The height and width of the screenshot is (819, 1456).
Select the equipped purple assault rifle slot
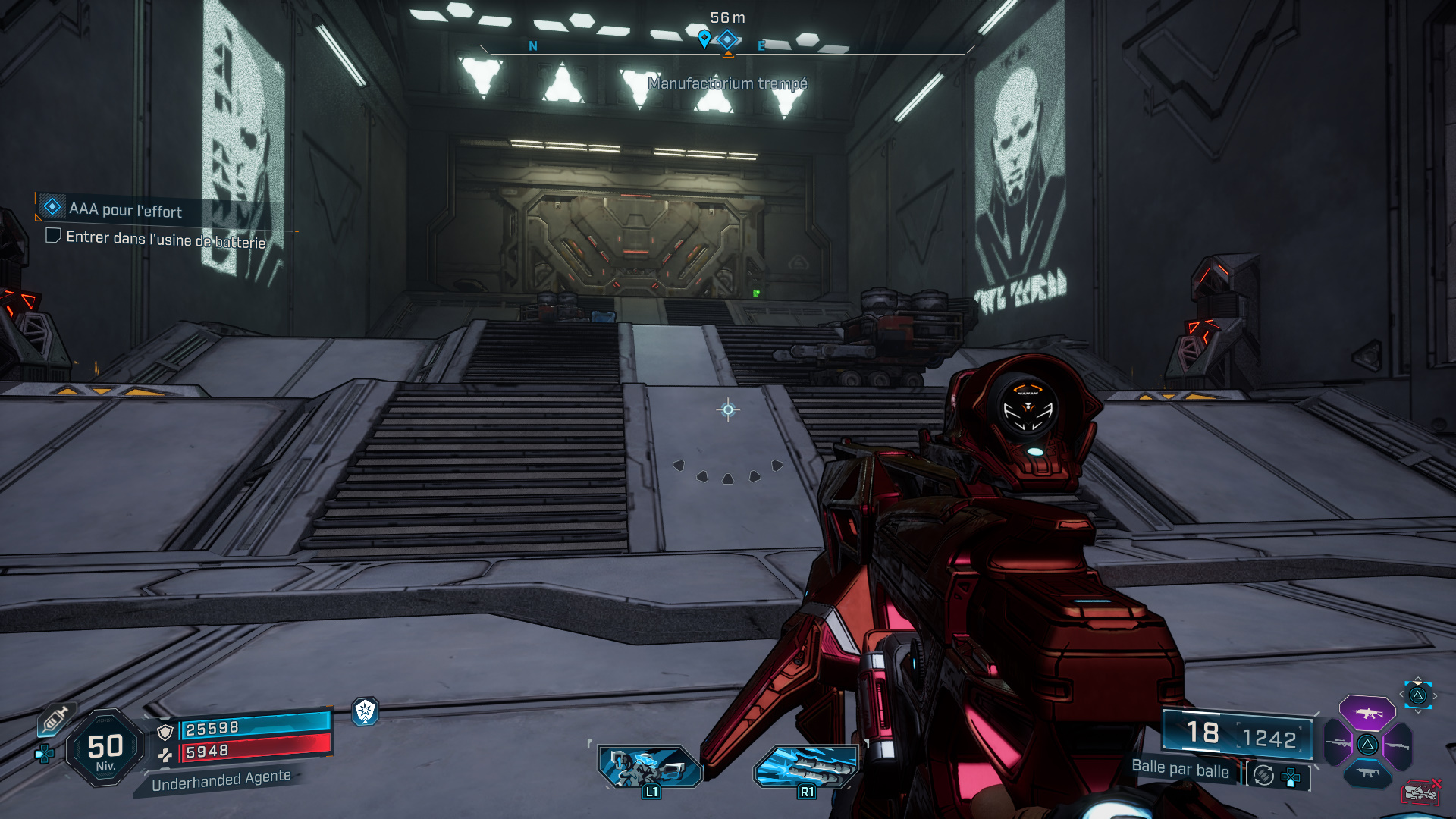click(1367, 713)
